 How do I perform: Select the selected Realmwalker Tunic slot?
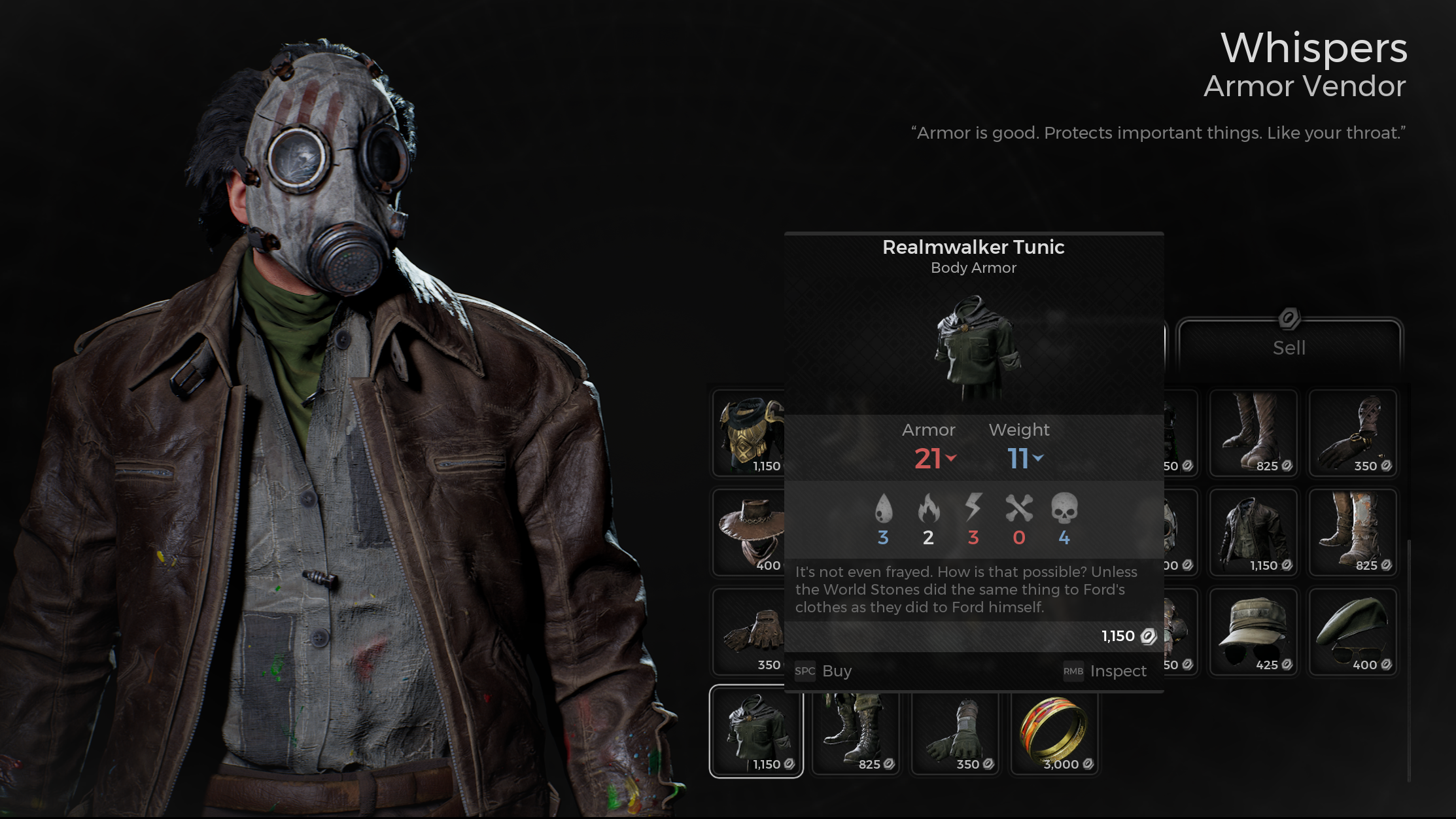tap(756, 731)
